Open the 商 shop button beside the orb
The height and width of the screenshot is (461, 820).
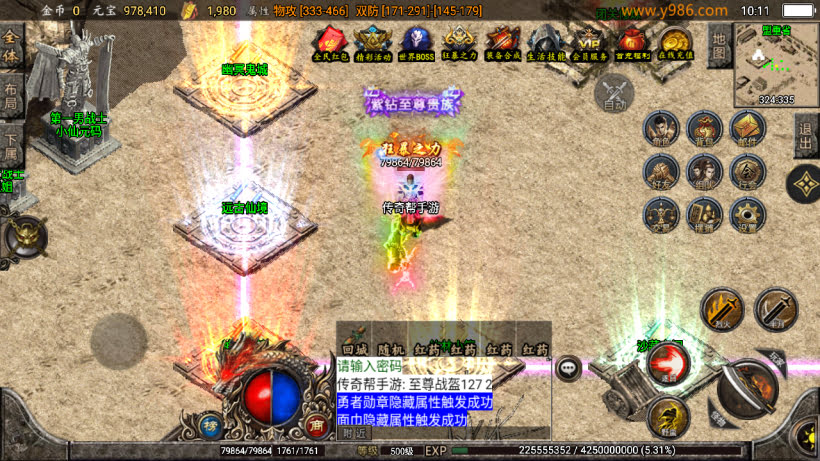tap(317, 424)
